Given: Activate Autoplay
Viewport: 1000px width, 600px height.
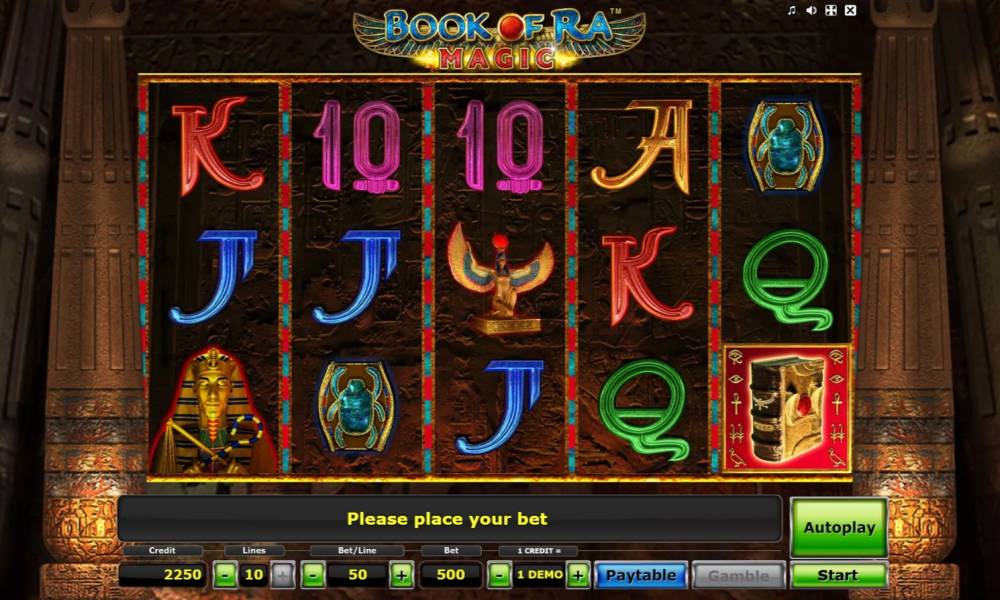Looking at the screenshot, I should tap(838, 527).
